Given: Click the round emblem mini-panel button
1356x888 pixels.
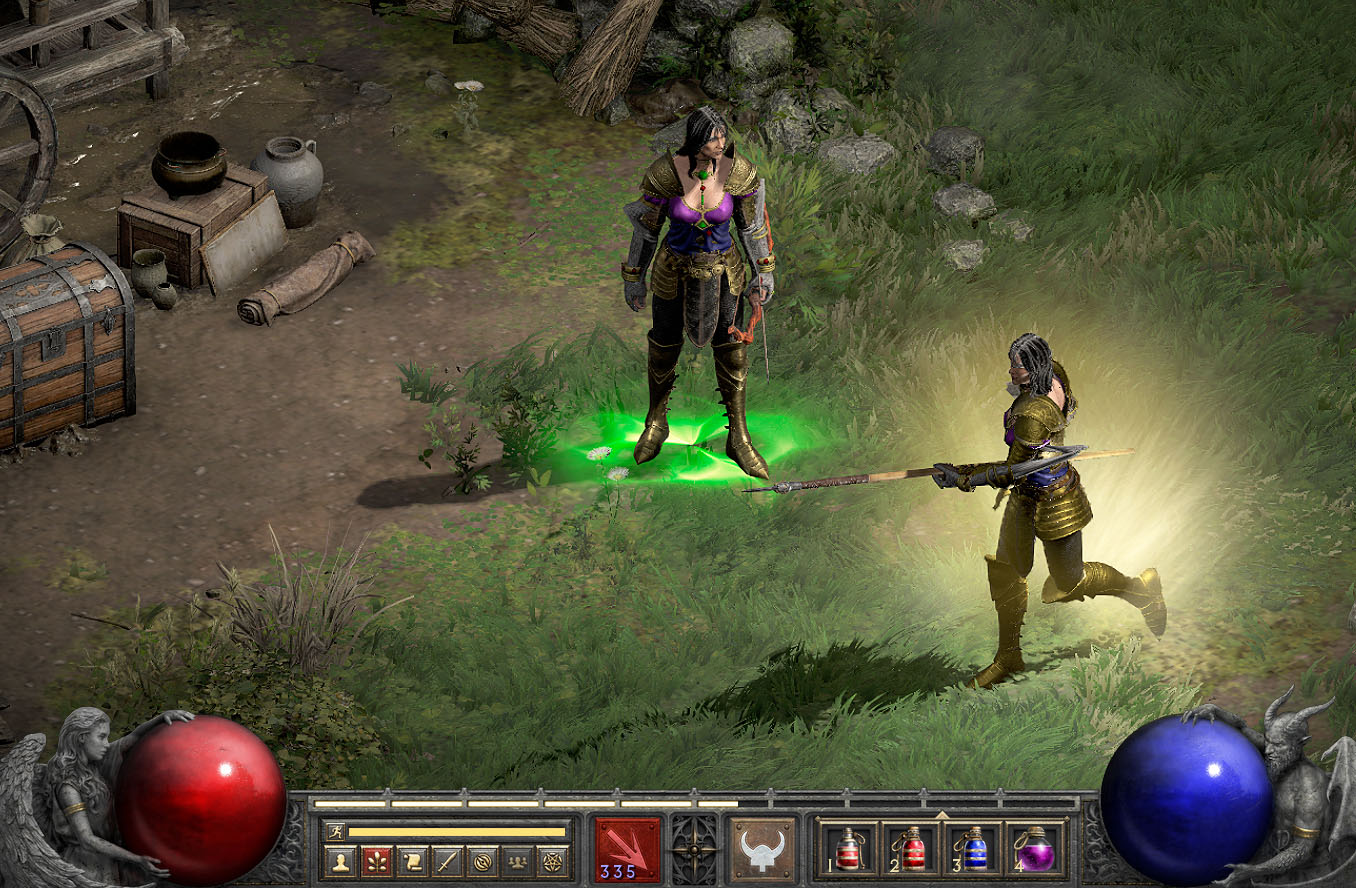Looking at the screenshot, I should pos(483,860).
